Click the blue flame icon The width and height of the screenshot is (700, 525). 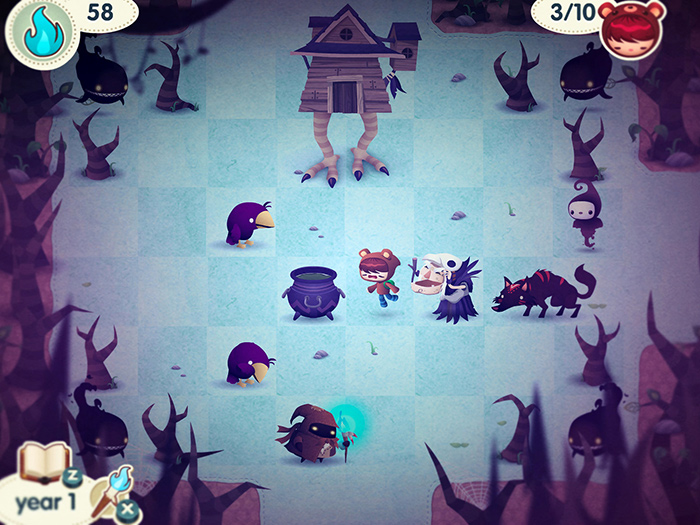(43, 32)
